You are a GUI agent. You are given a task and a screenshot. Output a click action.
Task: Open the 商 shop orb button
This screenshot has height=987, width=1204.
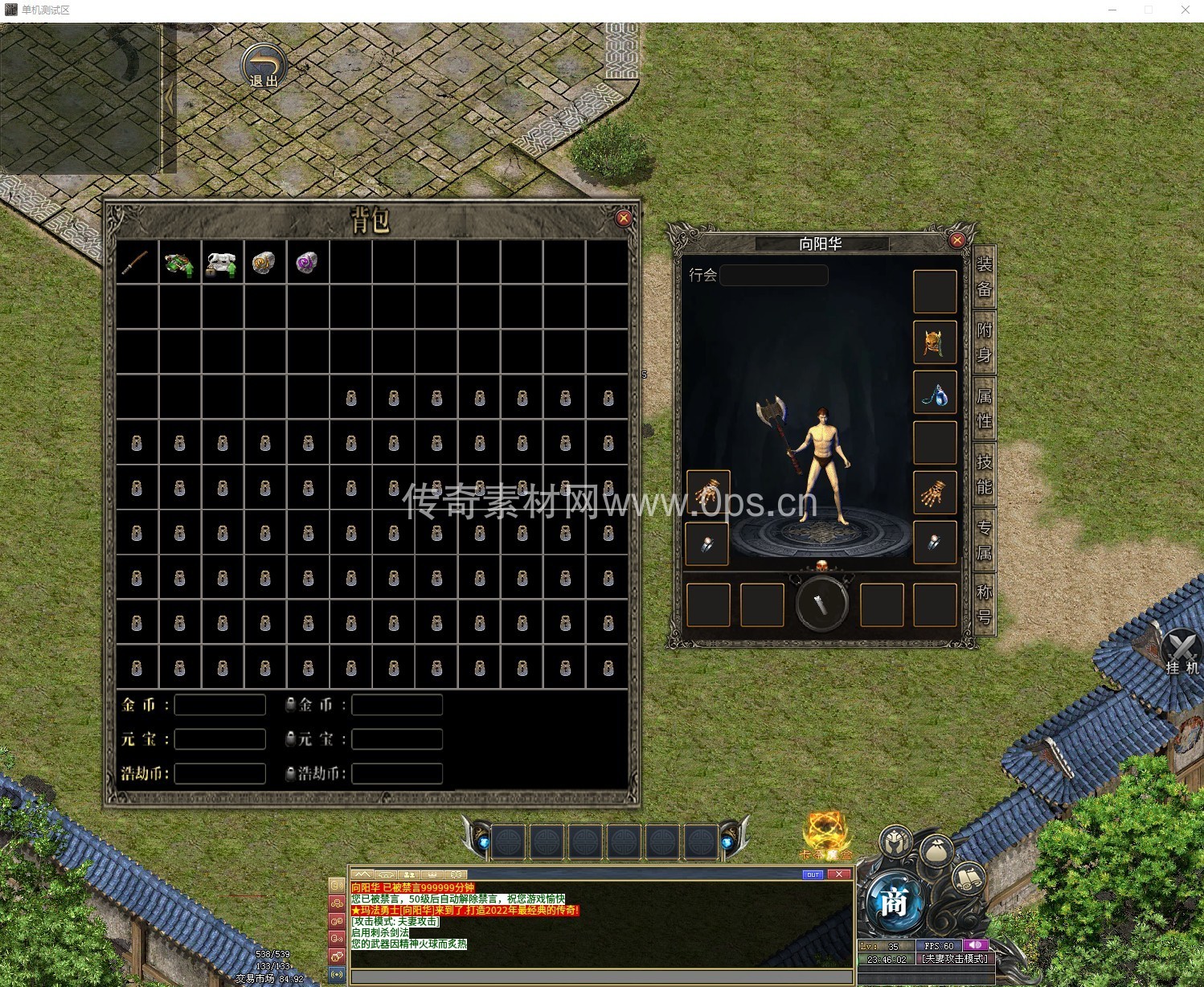click(x=894, y=903)
